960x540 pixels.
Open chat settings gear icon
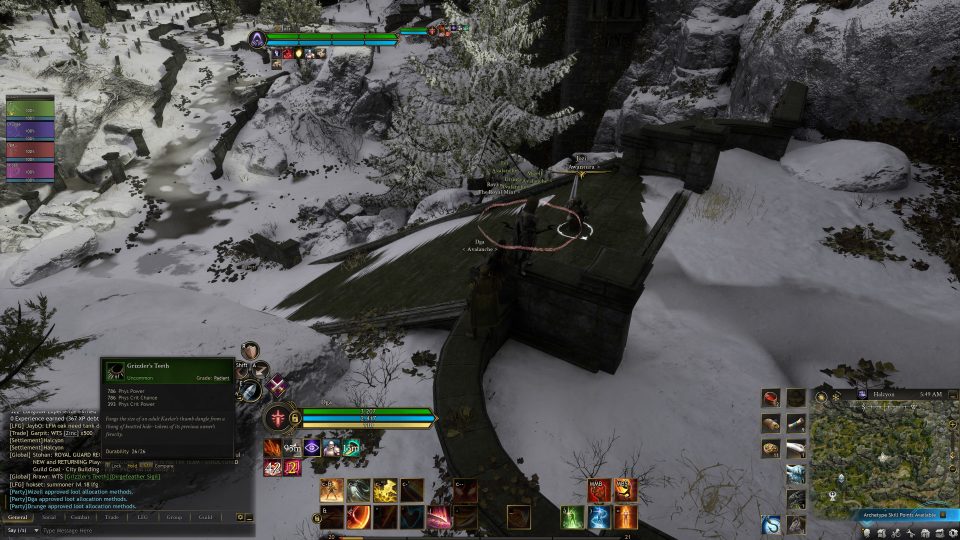[240, 517]
